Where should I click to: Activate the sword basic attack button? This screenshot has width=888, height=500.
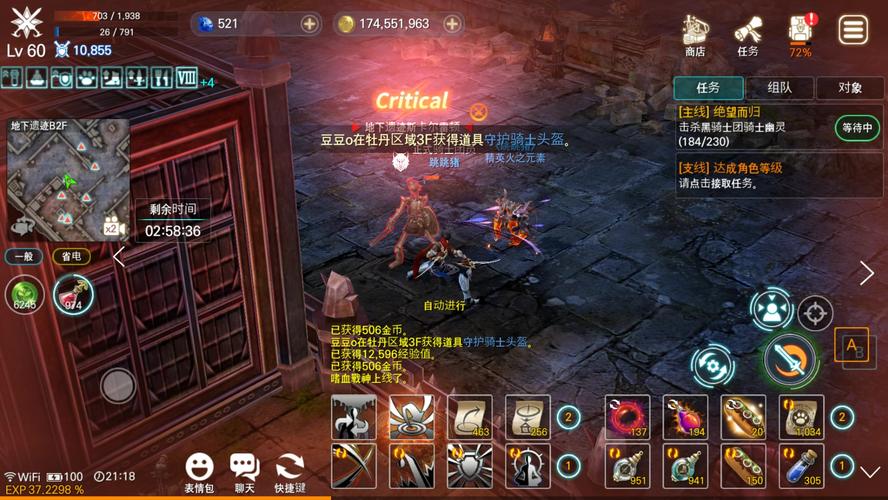(790, 358)
